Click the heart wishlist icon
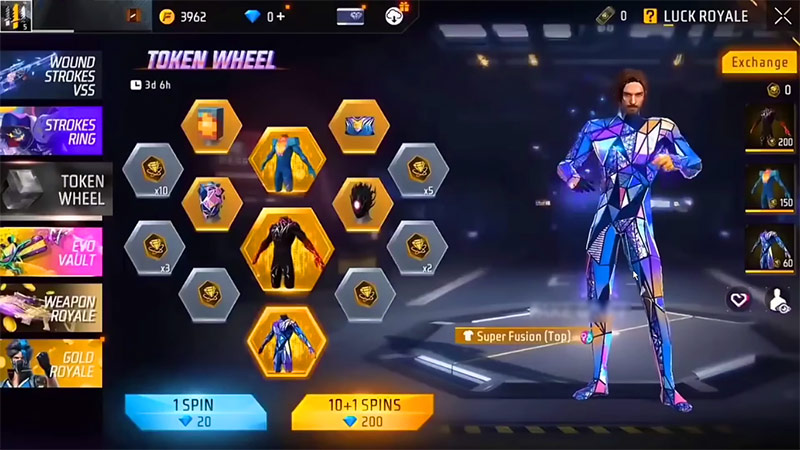Image resolution: width=800 pixels, height=450 pixels. tap(738, 299)
